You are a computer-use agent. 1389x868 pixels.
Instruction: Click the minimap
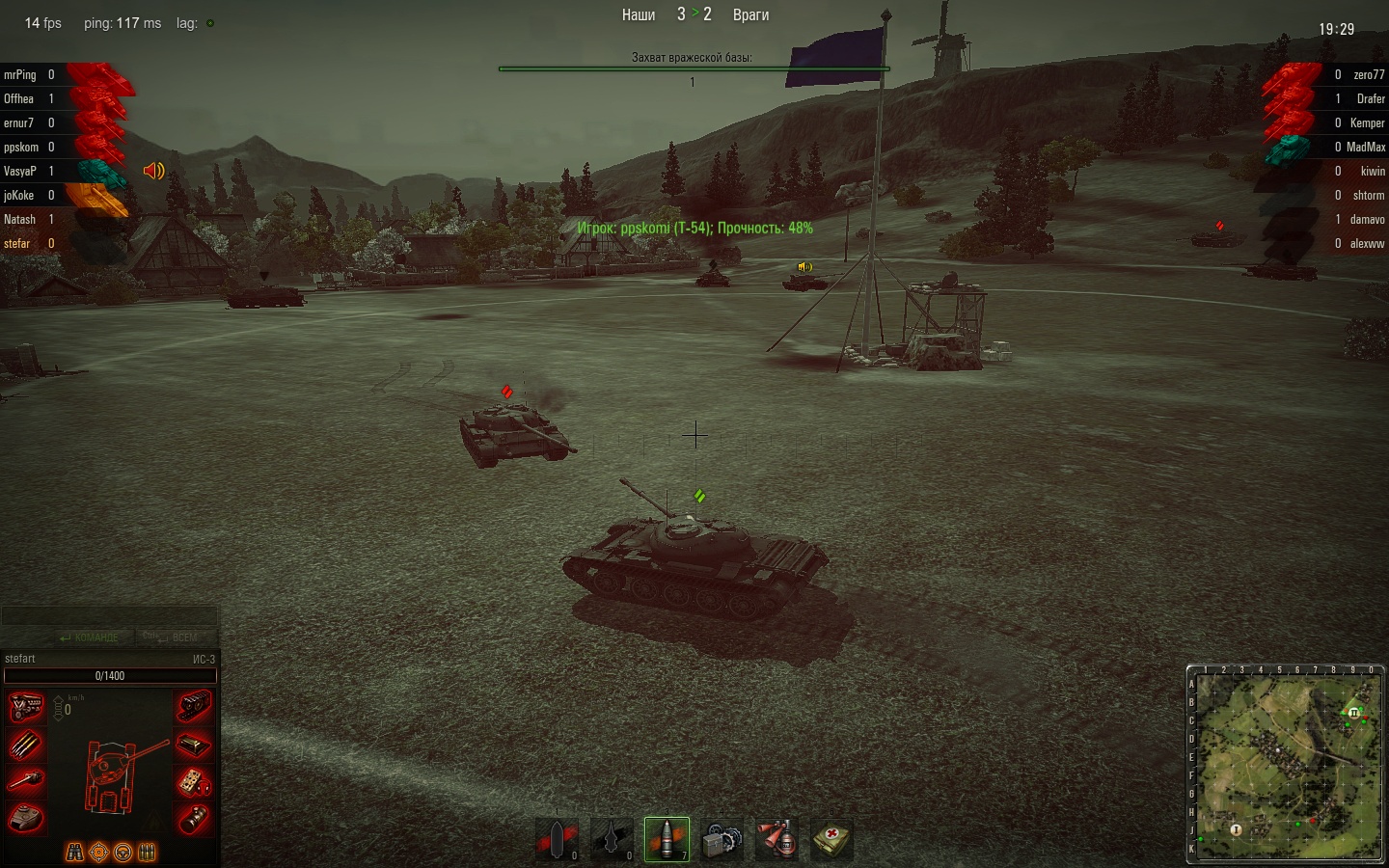(x=1285, y=763)
